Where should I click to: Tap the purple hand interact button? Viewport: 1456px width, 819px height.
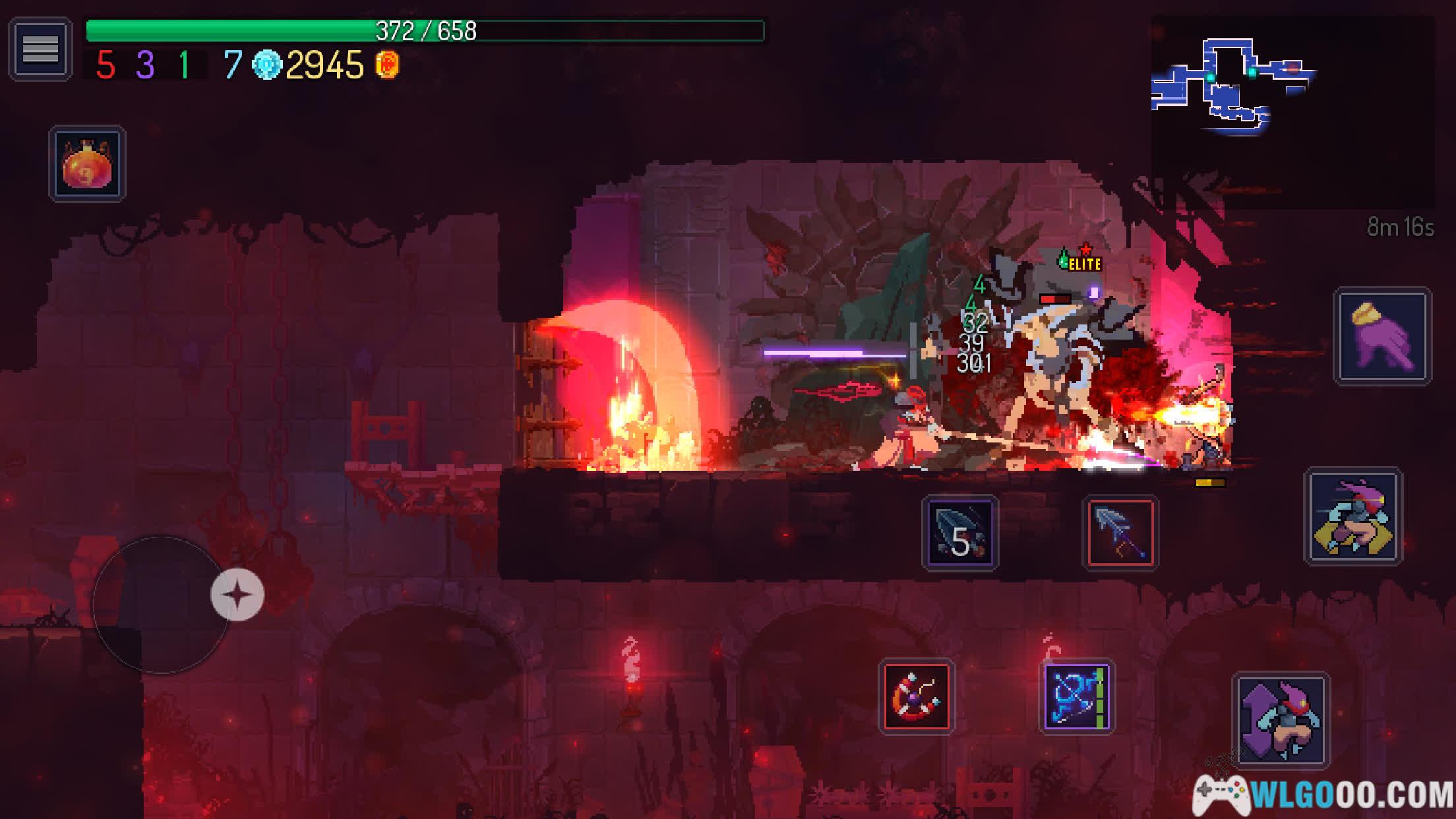[1382, 336]
